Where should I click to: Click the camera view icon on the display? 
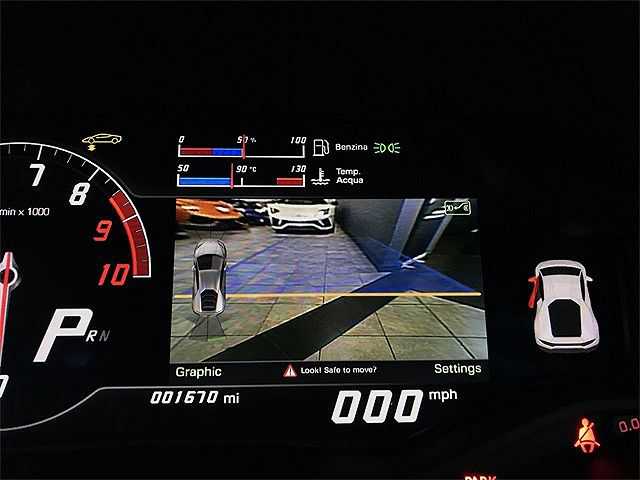457,209
